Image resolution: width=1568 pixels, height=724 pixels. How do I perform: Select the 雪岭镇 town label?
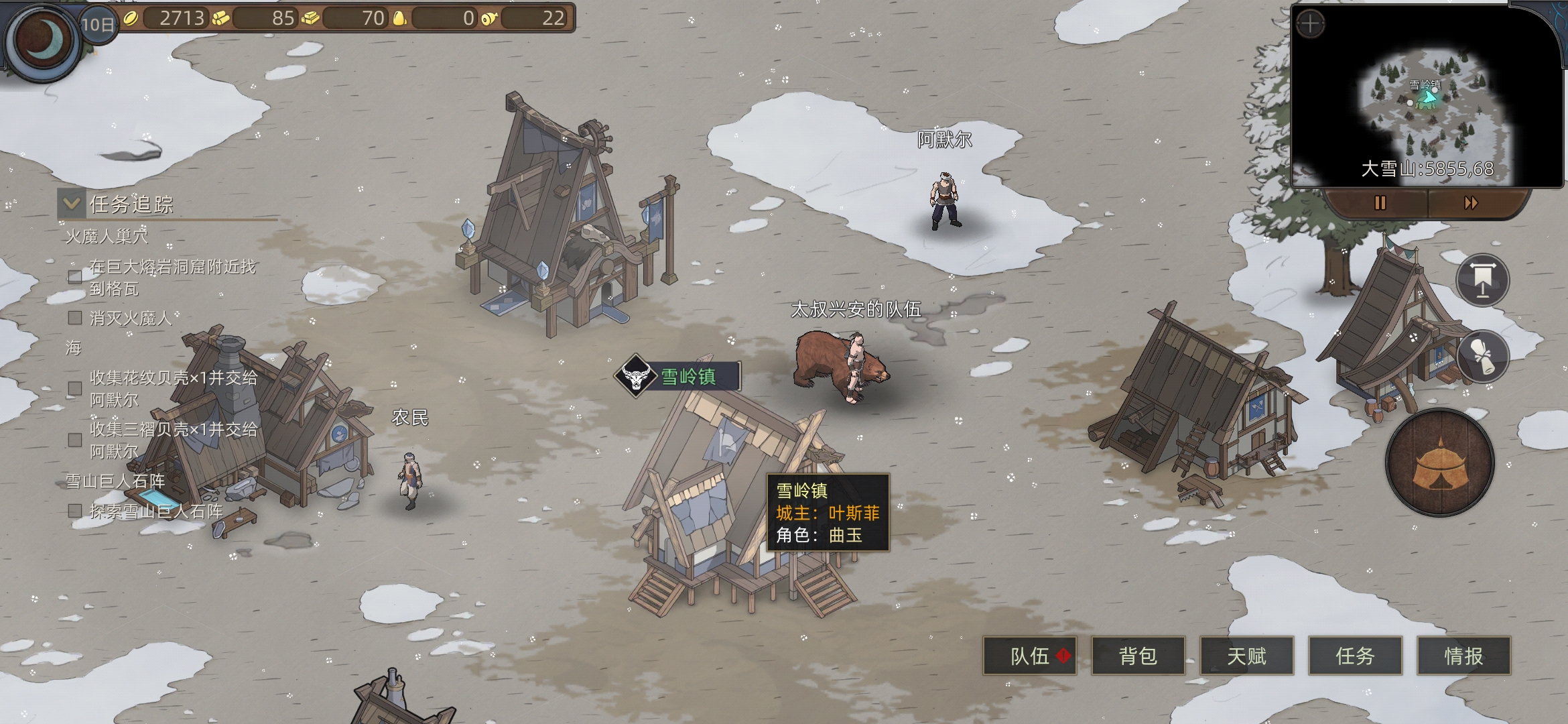coord(688,376)
